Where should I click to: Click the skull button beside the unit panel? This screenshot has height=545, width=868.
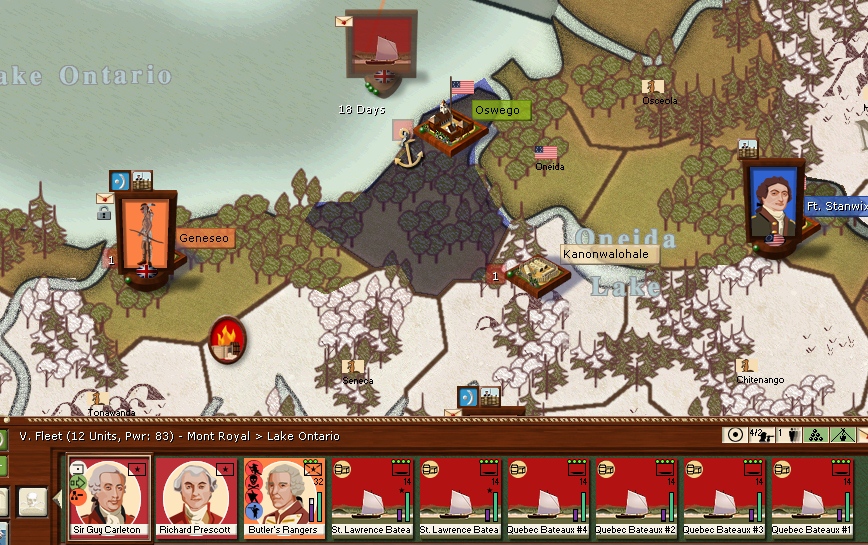(33, 501)
